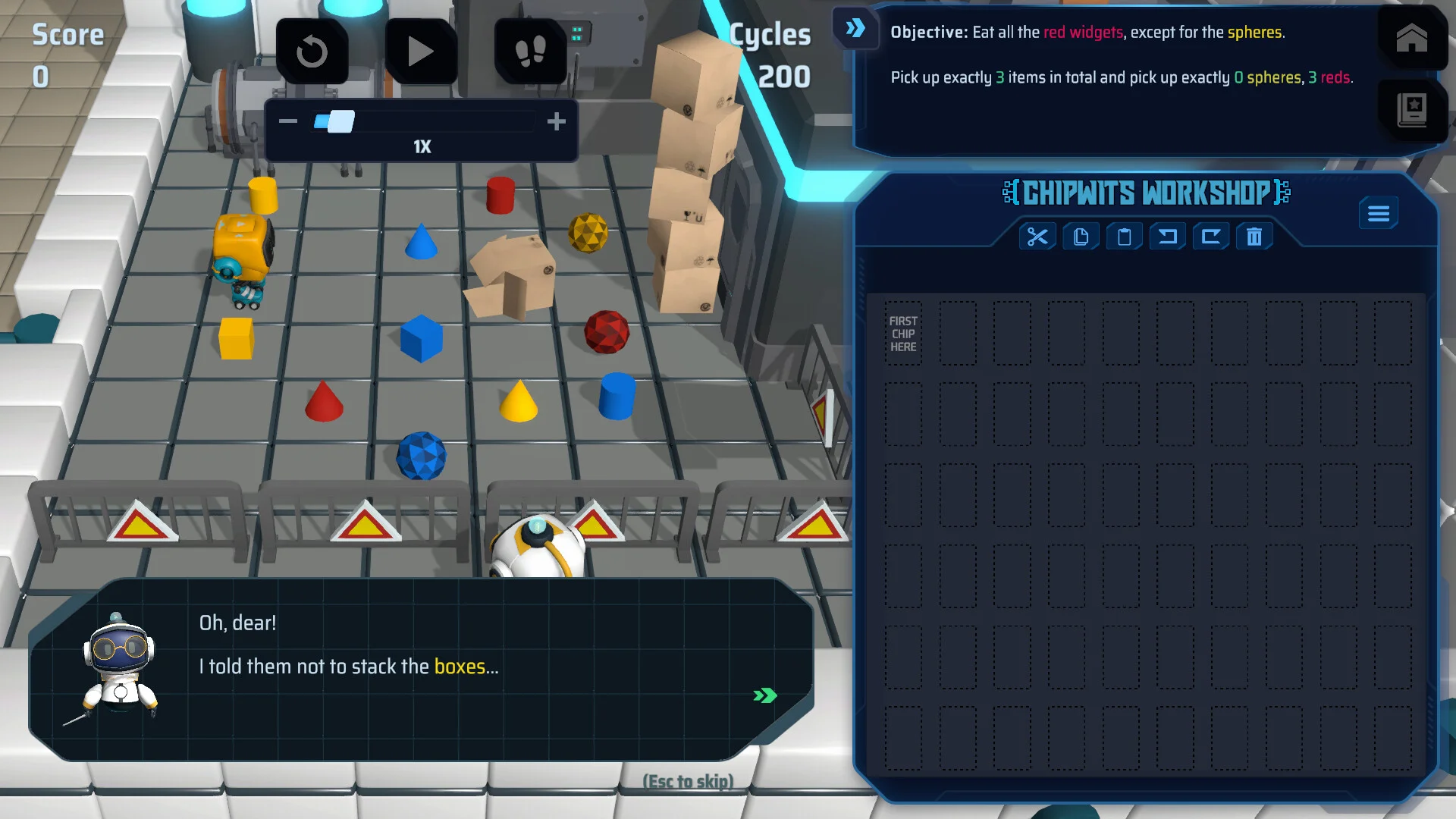This screenshot has width=1456, height=819.
Task: Advance the dialogue with green arrows
Action: [764, 695]
